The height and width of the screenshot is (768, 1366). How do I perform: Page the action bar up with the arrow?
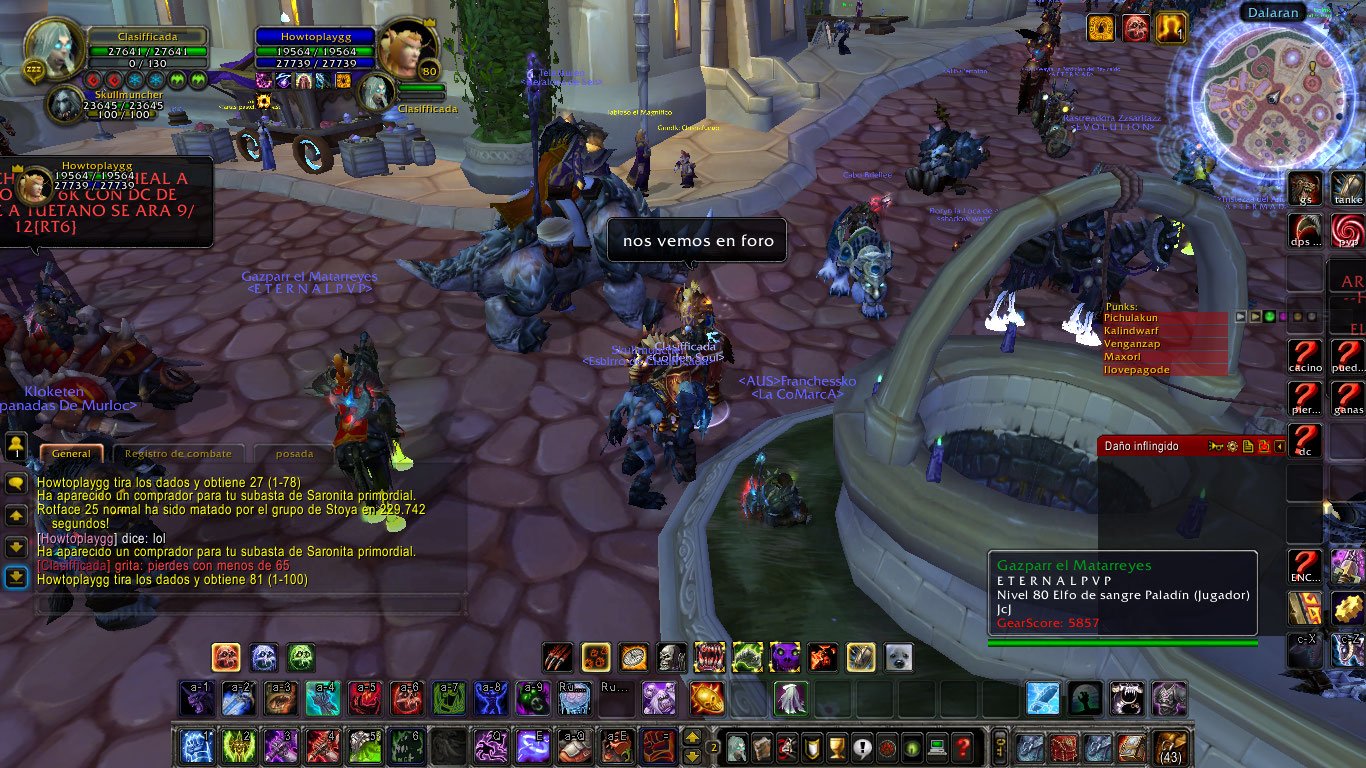[691, 737]
